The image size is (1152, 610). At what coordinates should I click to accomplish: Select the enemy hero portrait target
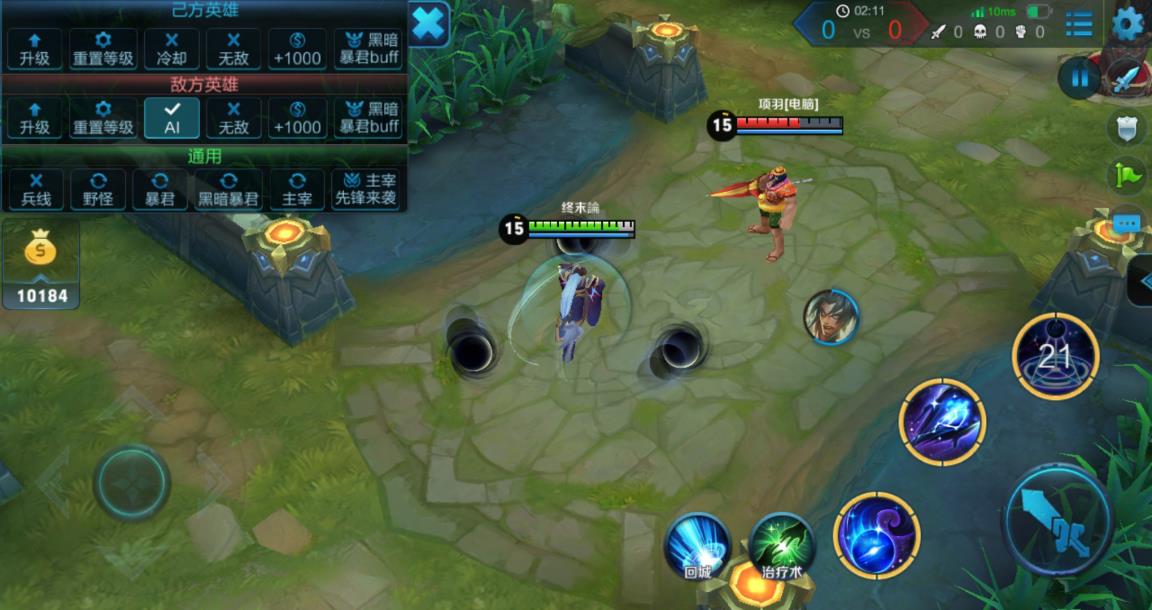tap(831, 317)
